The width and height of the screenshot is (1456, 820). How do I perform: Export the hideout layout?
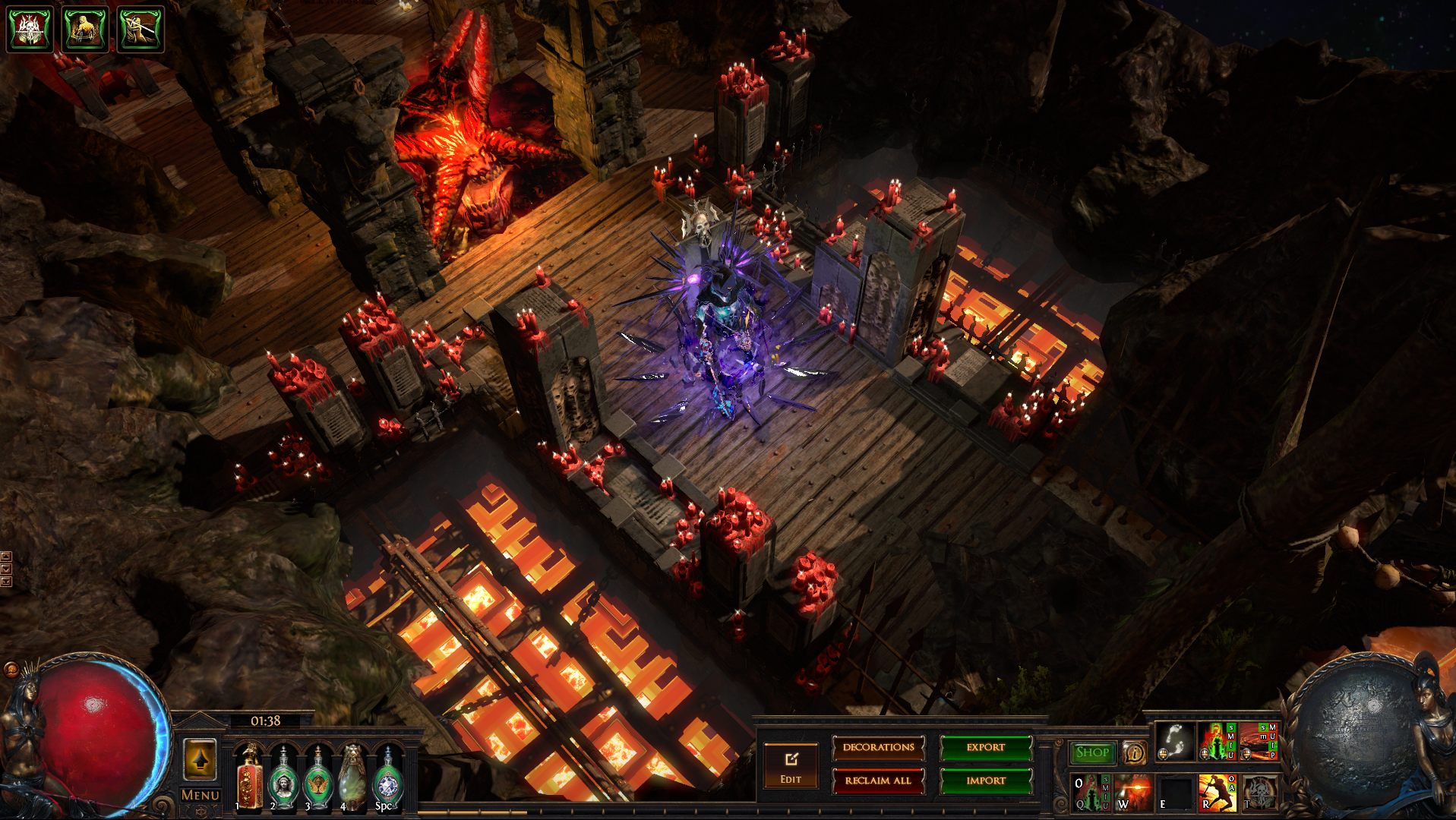coord(986,748)
